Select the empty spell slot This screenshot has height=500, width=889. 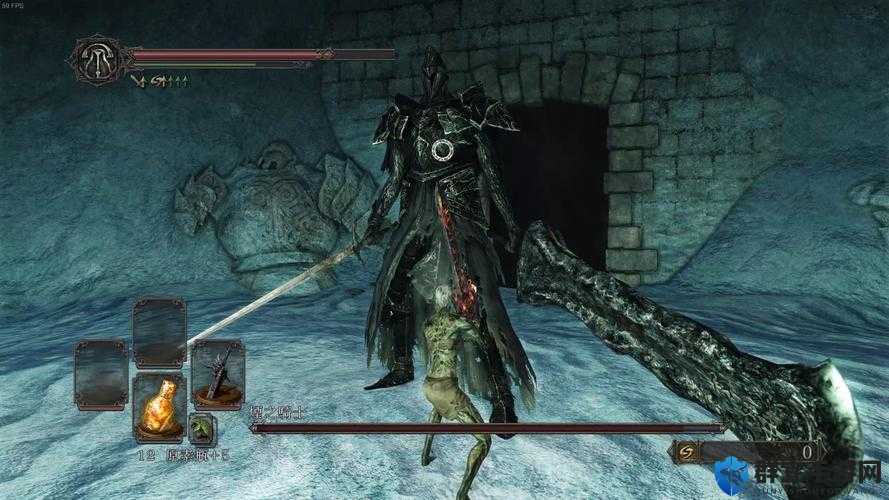[159, 332]
